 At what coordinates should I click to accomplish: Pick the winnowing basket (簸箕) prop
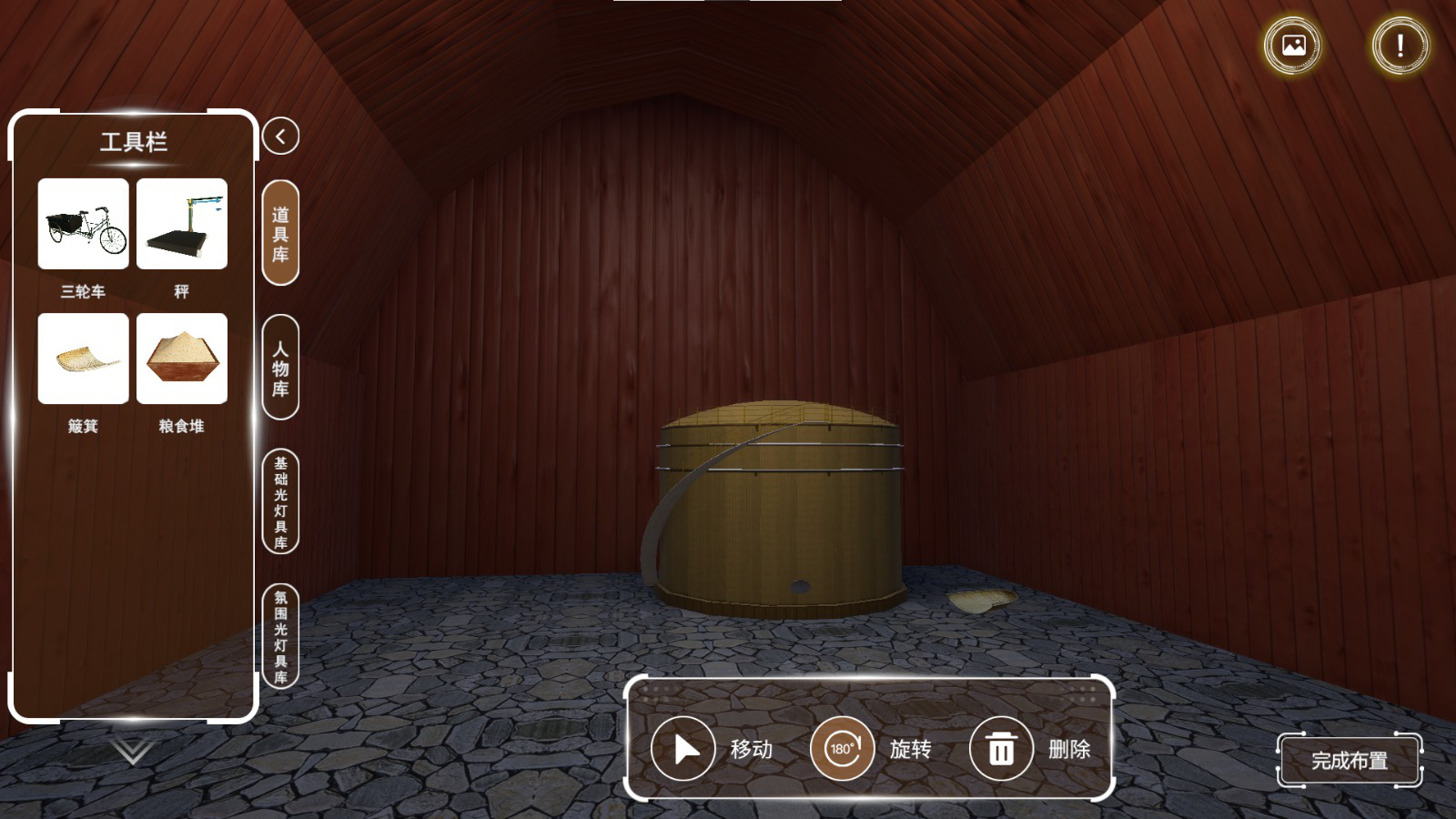(x=83, y=359)
